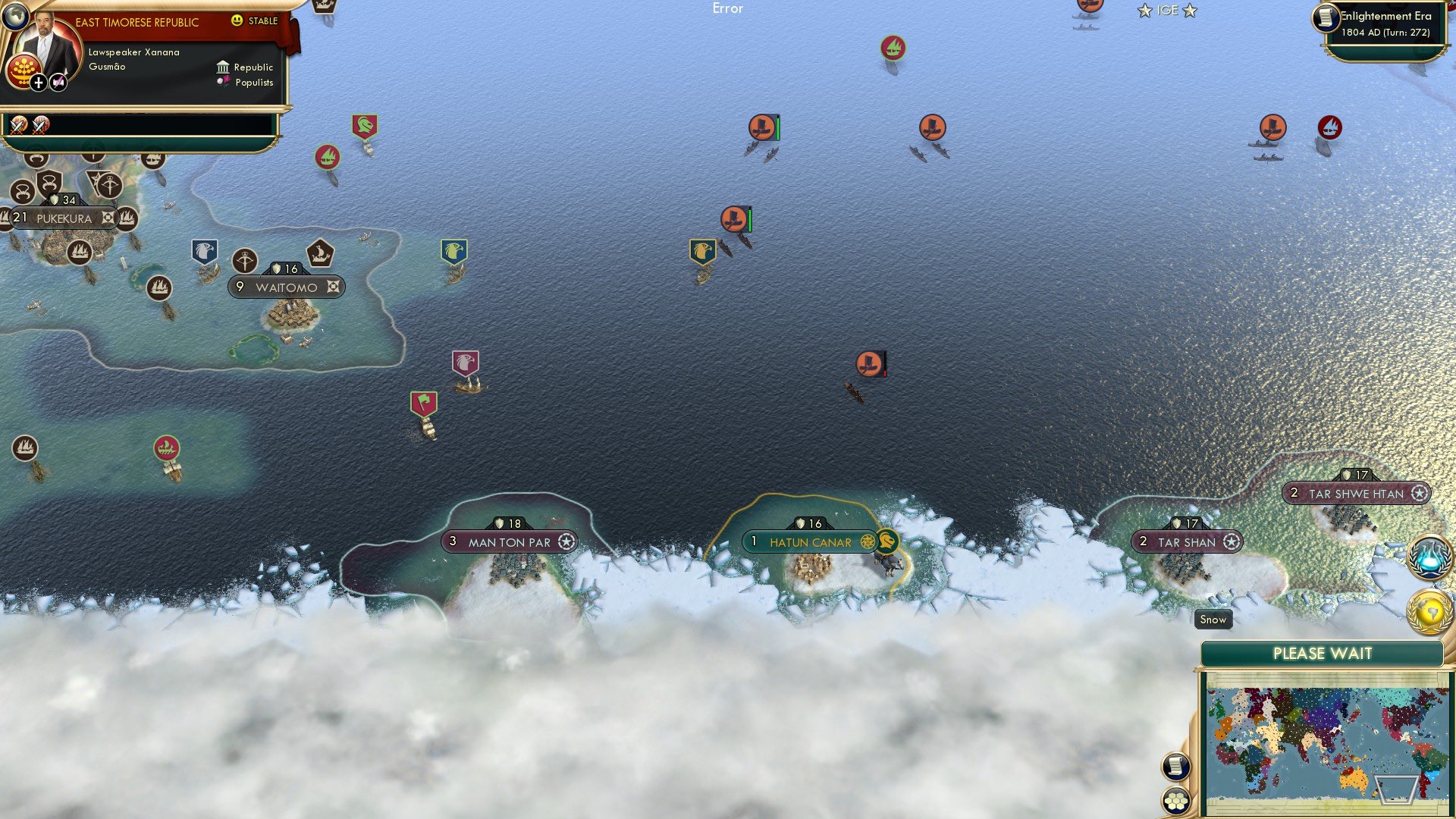Image resolution: width=1456 pixels, height=819 pixels.
Task: Click the Republic government building icon
Action: pos(224,67)
